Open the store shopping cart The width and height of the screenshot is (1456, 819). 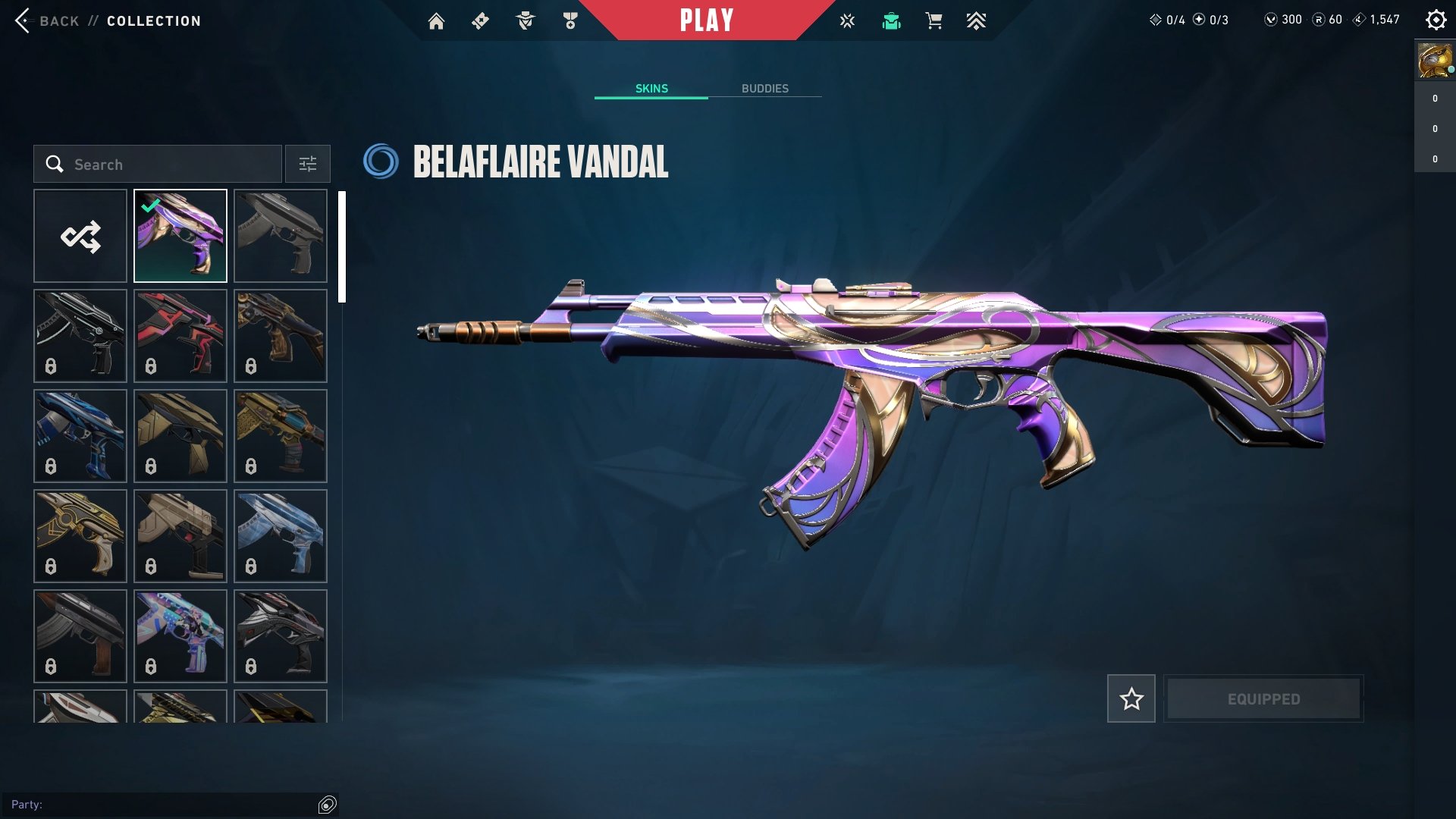click(934, 21)
